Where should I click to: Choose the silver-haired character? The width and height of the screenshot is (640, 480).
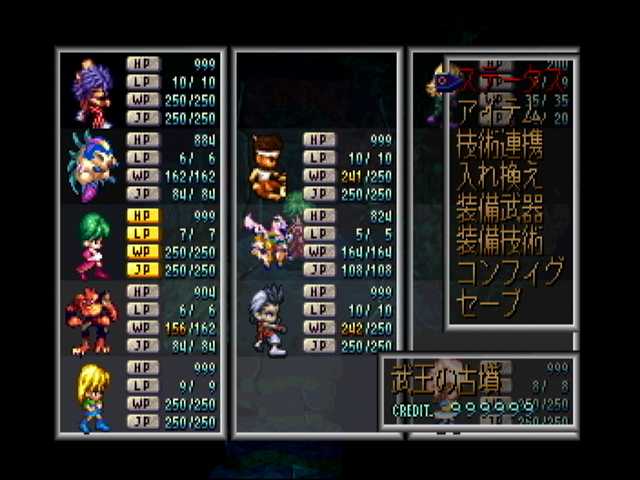click(x=269, y=320)
